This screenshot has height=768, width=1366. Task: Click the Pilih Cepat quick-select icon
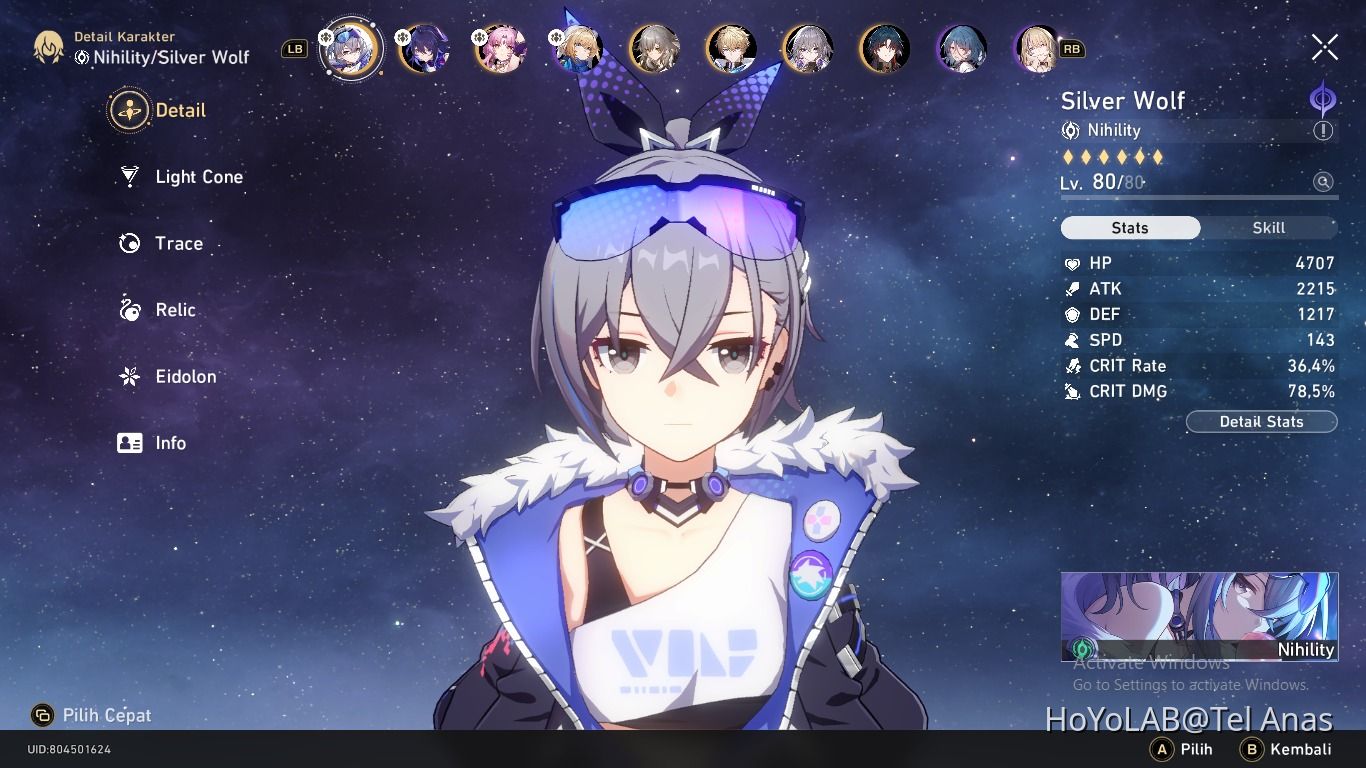[44, 715]
